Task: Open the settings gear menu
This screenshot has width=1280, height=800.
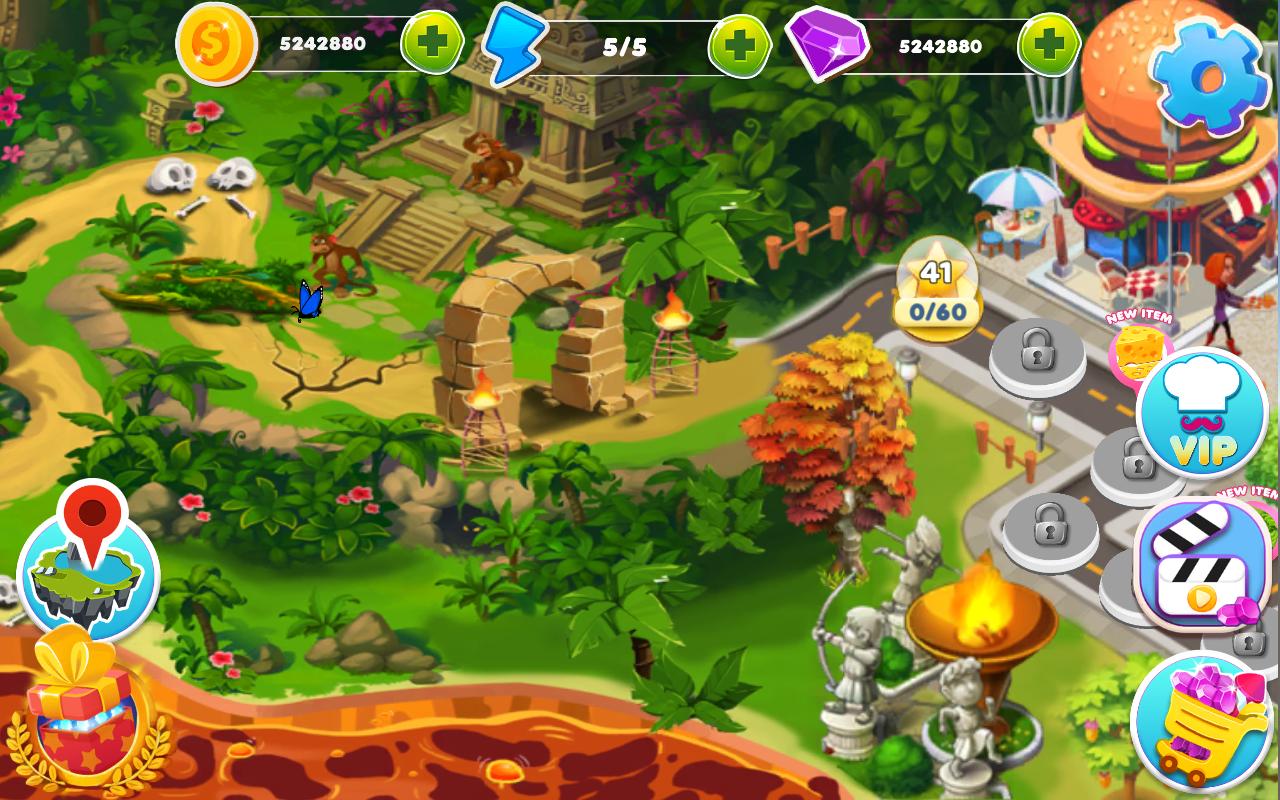Action: pyautogui.click(x=1207, y=74)
